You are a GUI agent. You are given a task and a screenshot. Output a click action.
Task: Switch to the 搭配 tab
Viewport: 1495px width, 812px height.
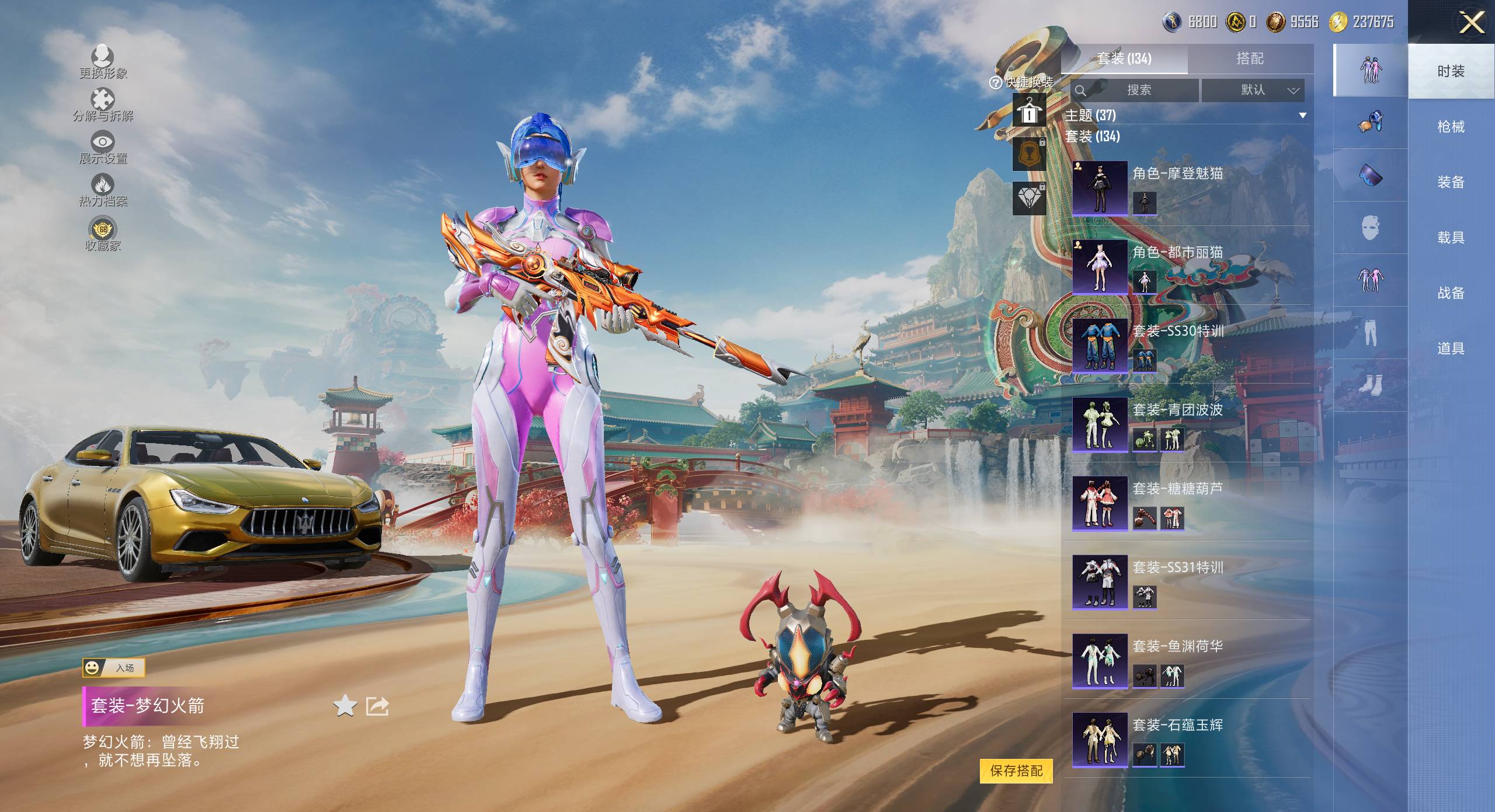(1250, 58)
